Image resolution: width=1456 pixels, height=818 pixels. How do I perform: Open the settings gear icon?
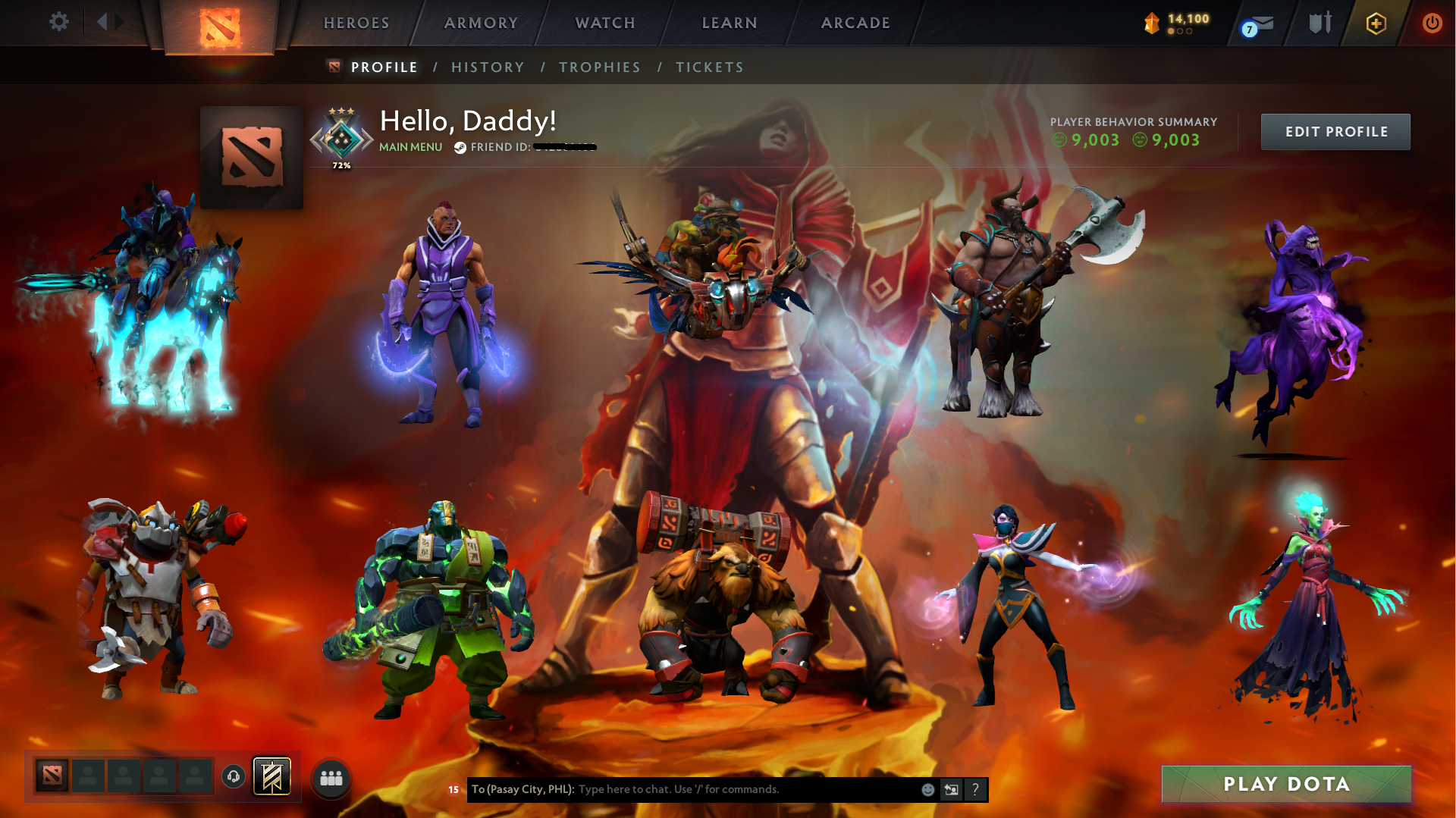click(59, 22)
